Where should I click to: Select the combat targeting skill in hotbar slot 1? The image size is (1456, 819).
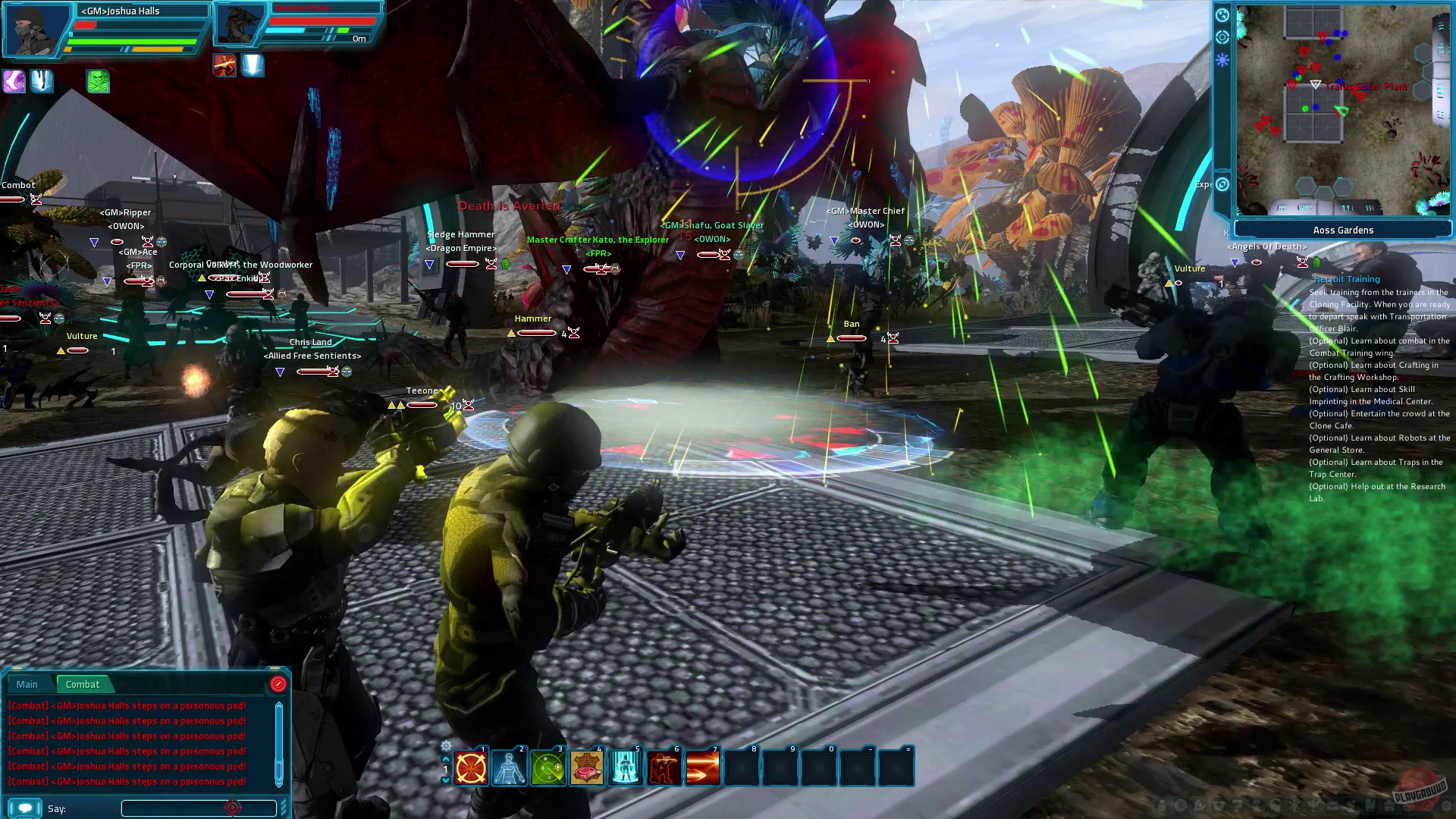(469, 768)
